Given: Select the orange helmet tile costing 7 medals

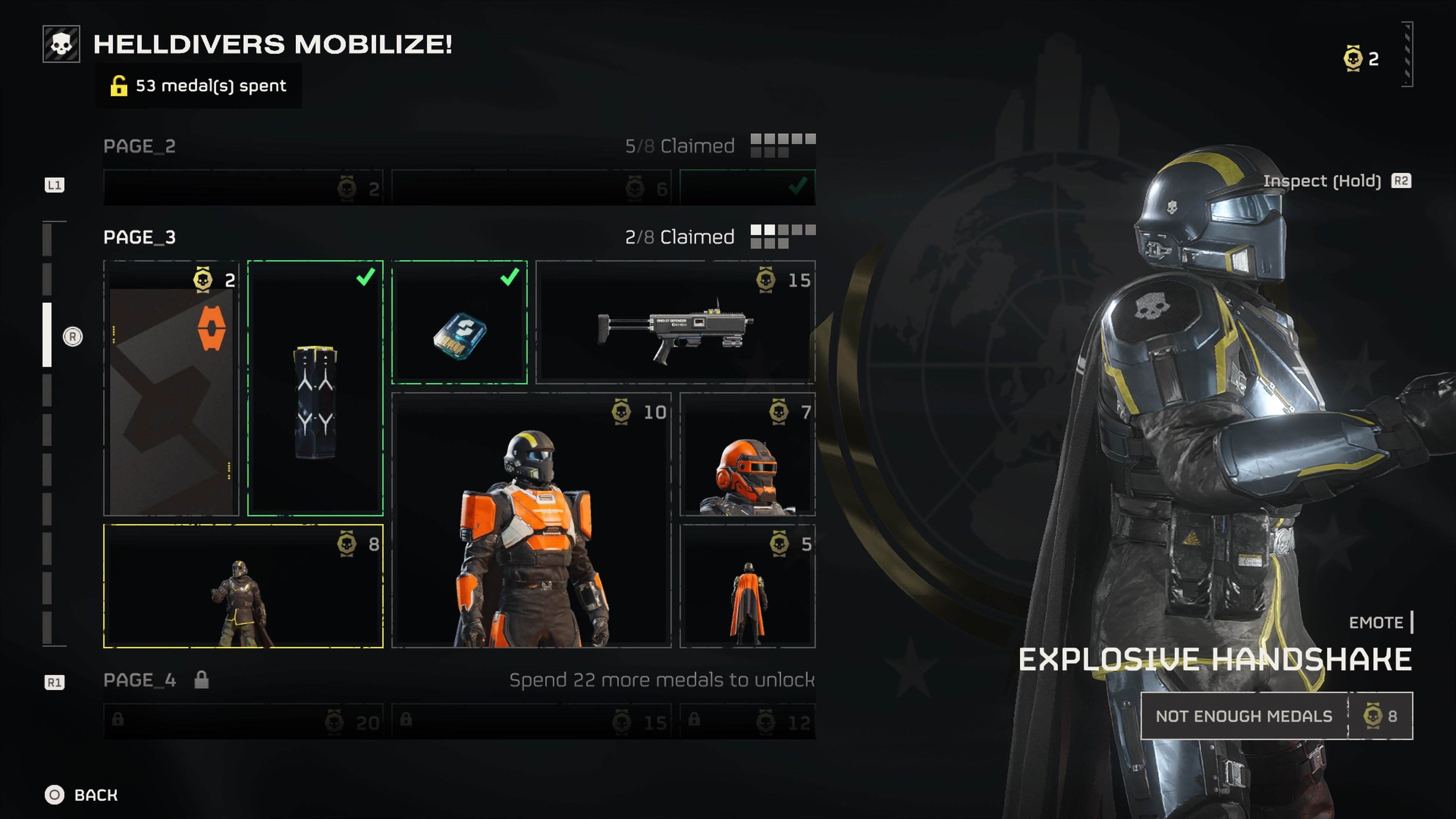Looking at the screenshot, I should point(747,455).
